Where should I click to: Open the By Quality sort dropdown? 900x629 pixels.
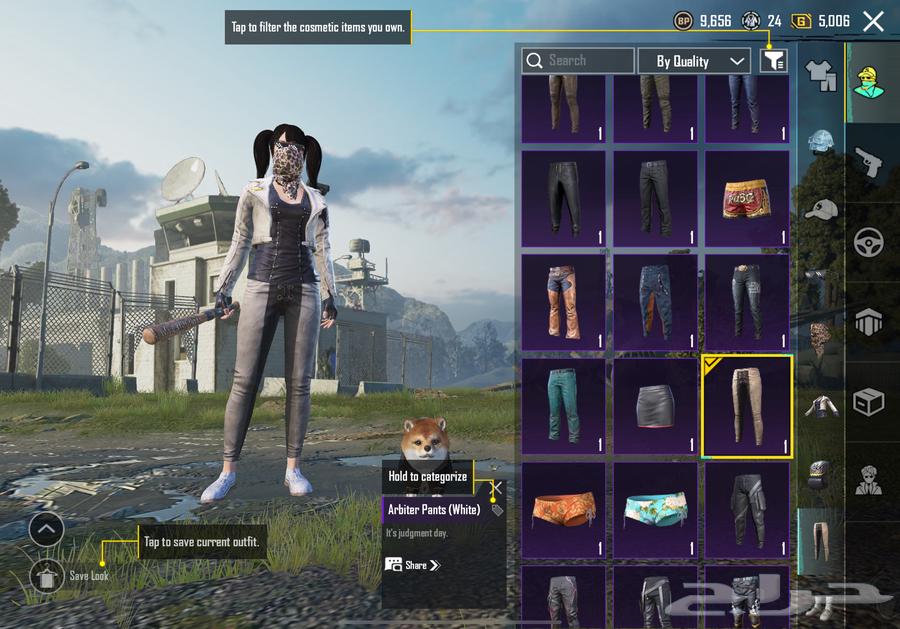coord(694,61)
